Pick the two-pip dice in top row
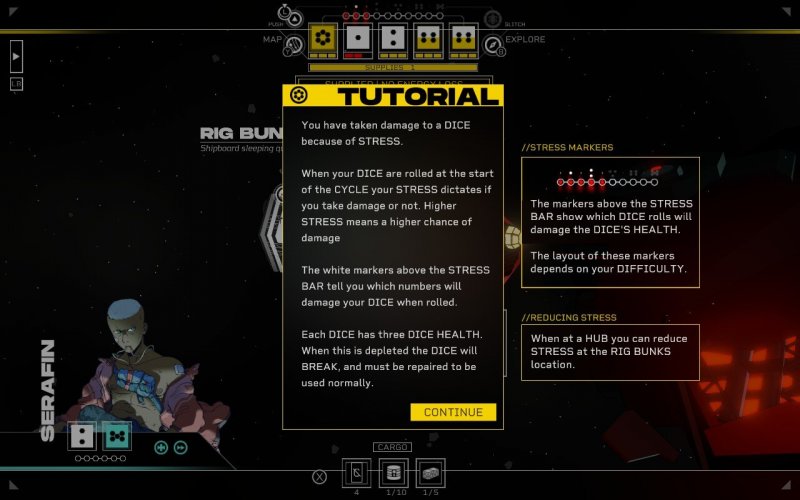 (x=393, y=39)
